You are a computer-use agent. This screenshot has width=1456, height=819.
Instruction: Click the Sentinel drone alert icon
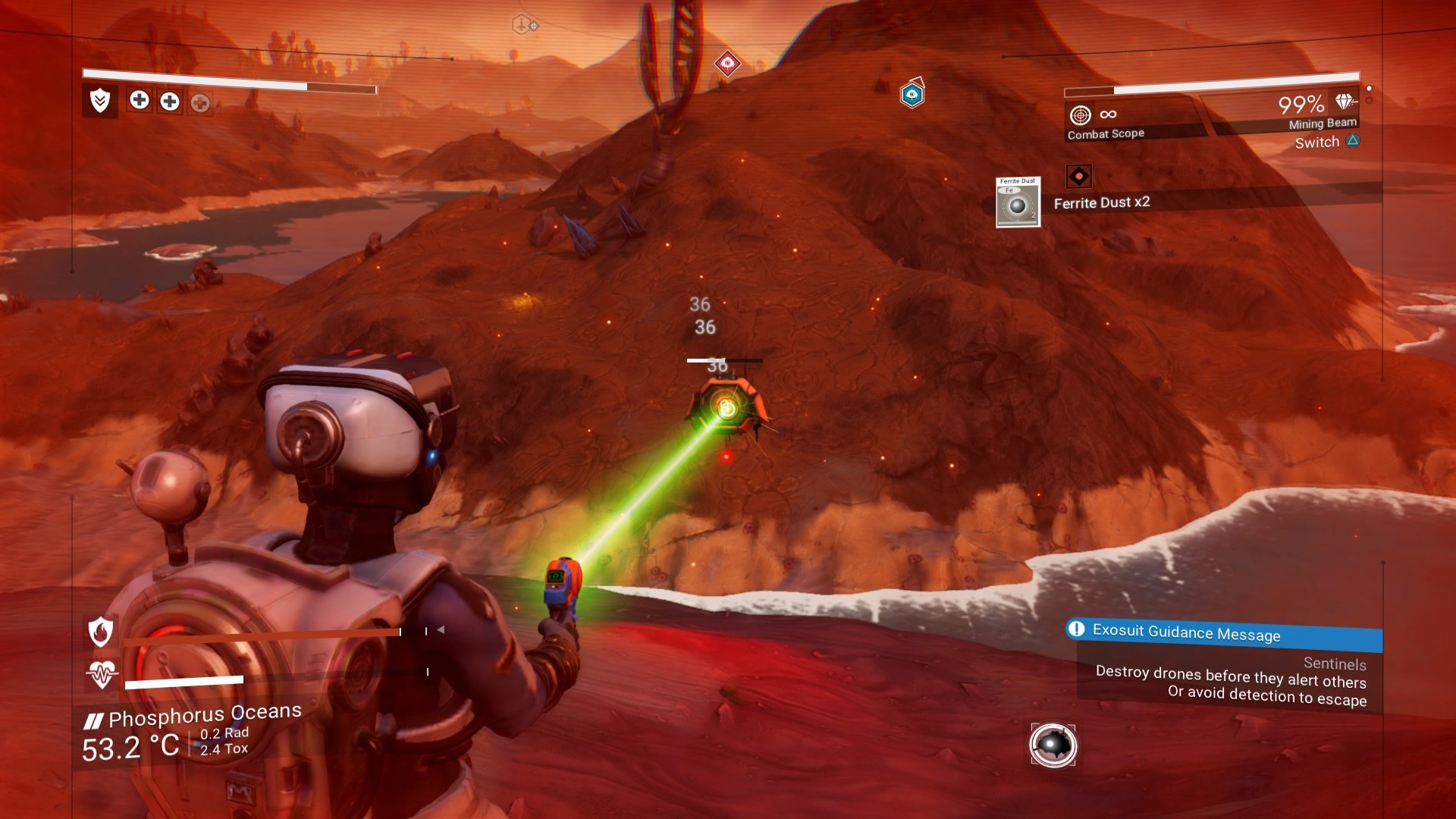1053,745
